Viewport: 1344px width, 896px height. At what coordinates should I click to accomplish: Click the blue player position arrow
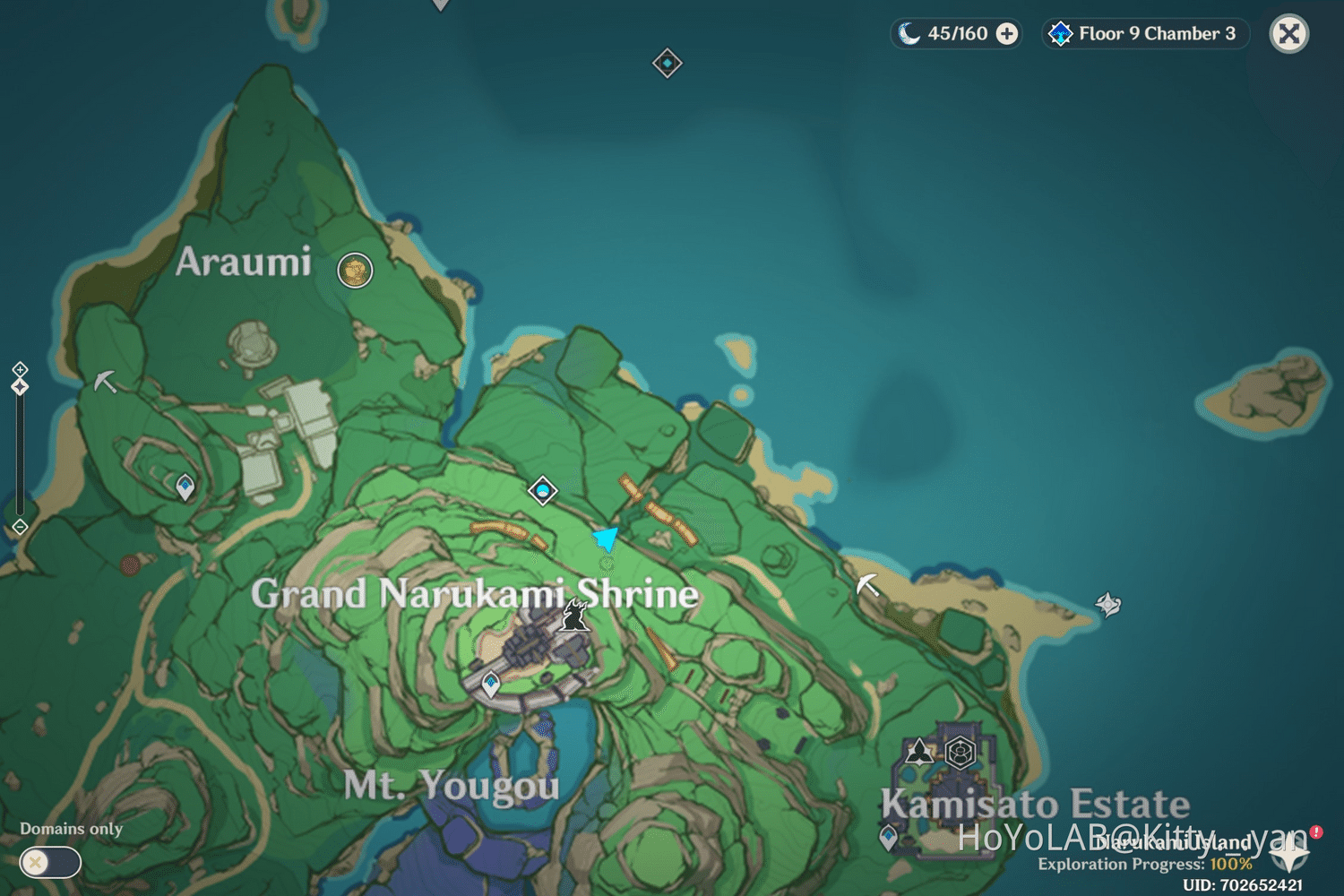point(606,536)
